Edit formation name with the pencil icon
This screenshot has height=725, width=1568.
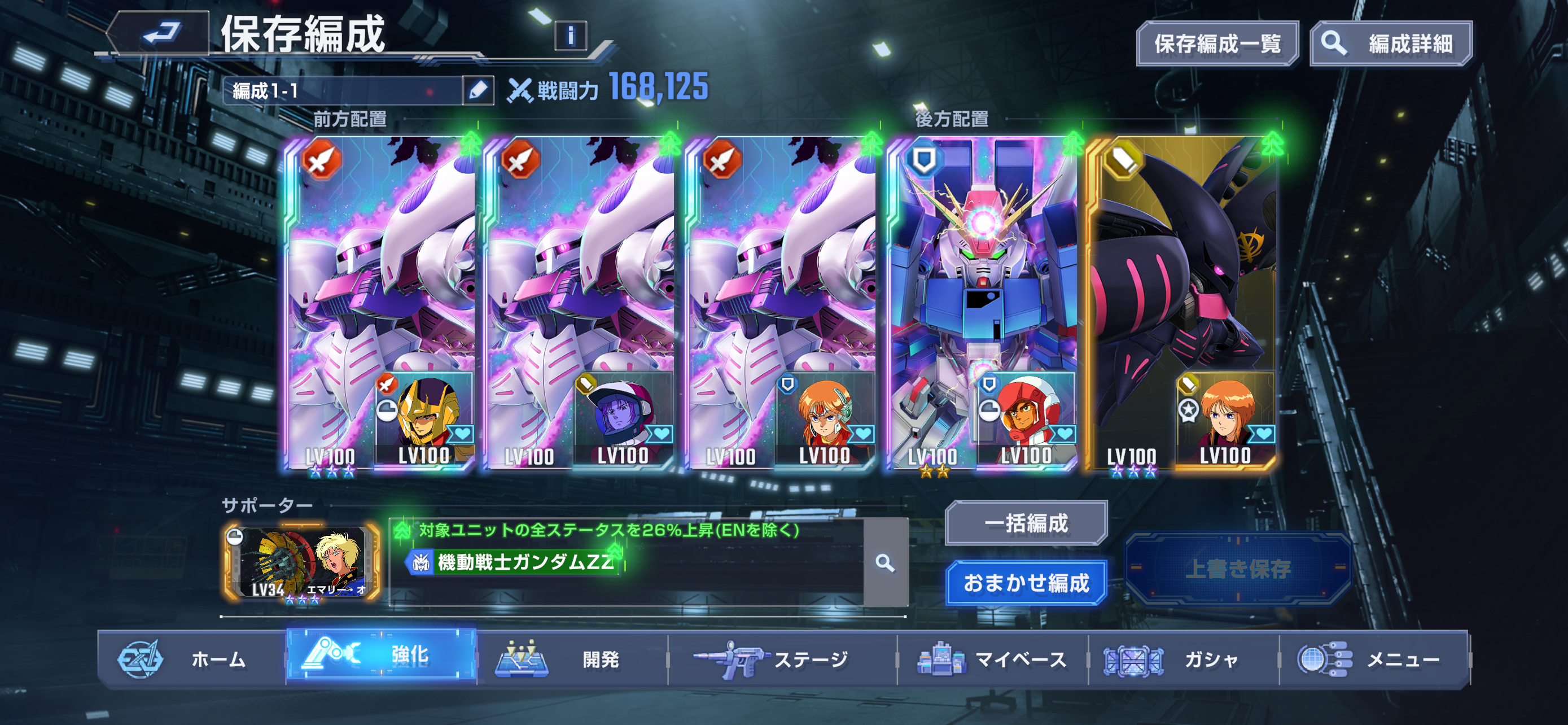[478, 91]
